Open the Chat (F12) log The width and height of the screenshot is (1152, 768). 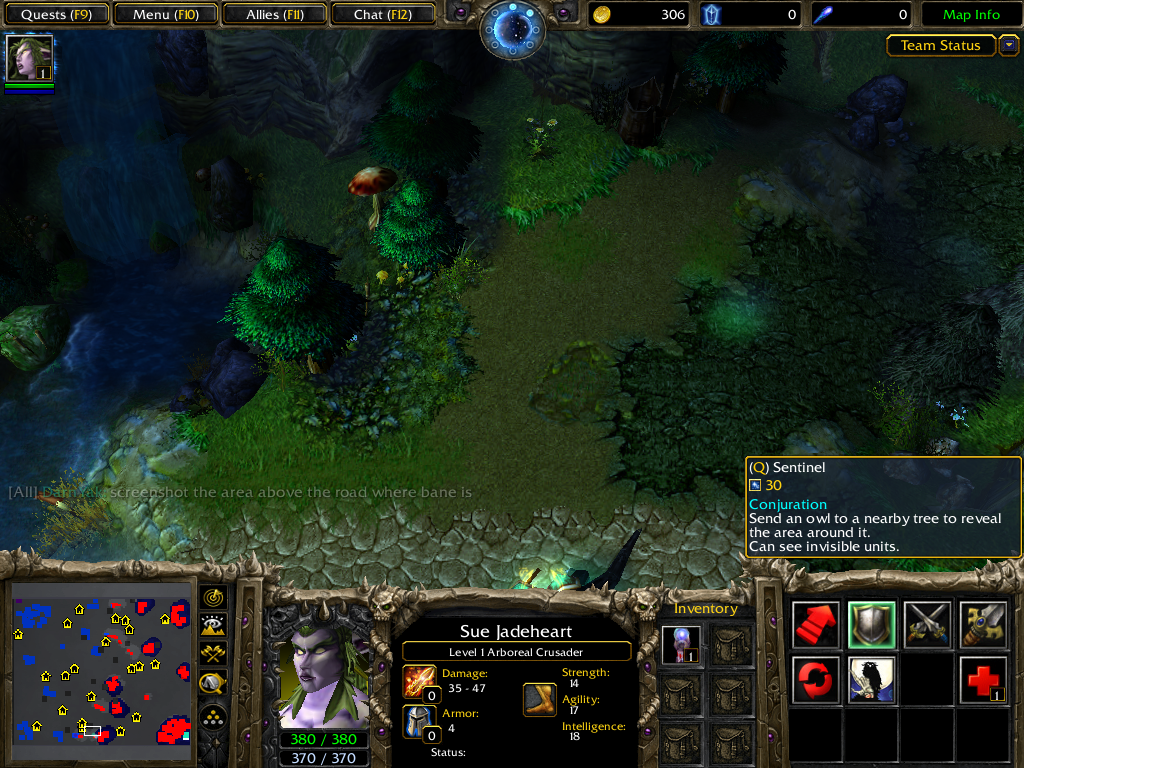coord(382,15)
